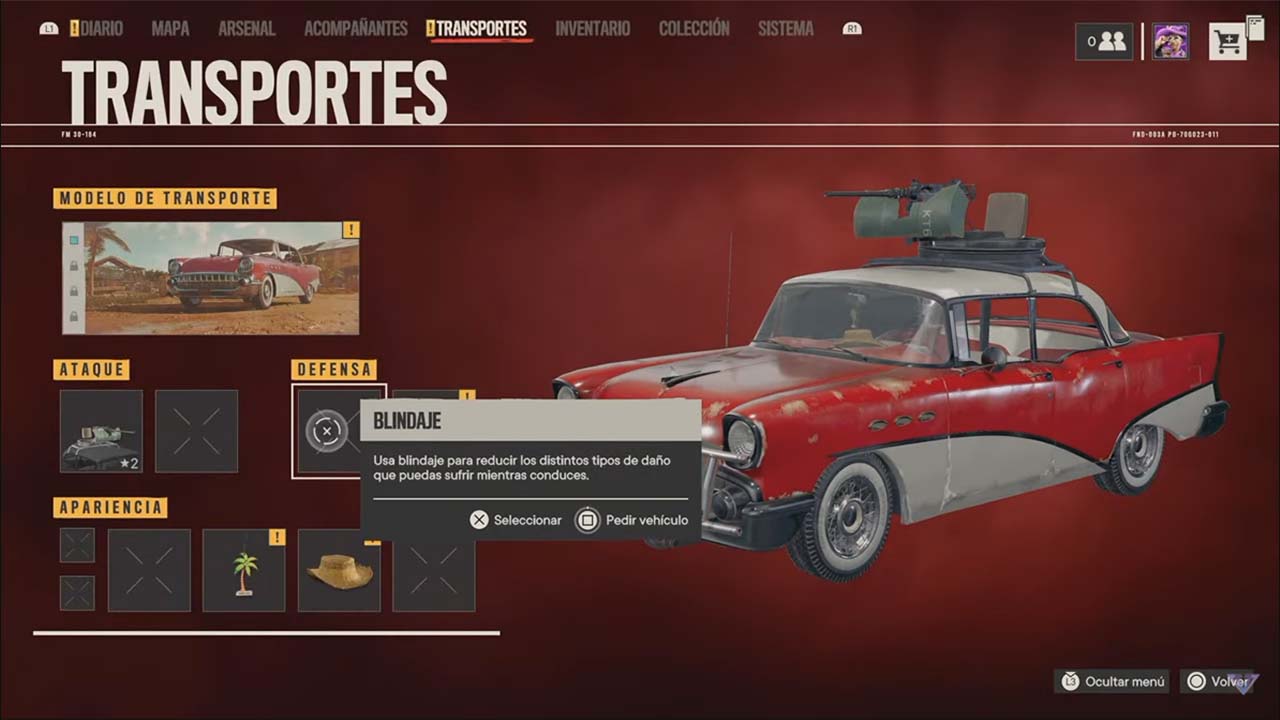Choose the Blindaje defense slot
The image size is (1280, 720).
tap(327, 431)
